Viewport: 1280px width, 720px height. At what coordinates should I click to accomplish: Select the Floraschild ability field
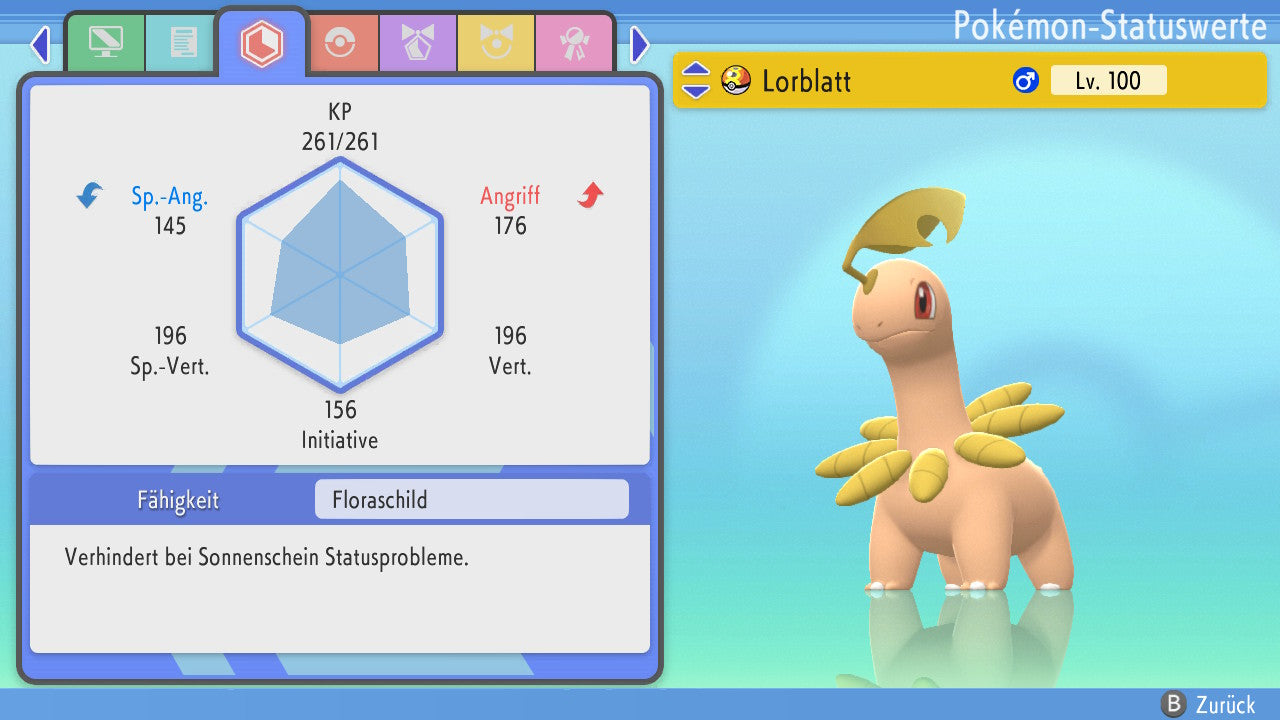pos(471,499)
